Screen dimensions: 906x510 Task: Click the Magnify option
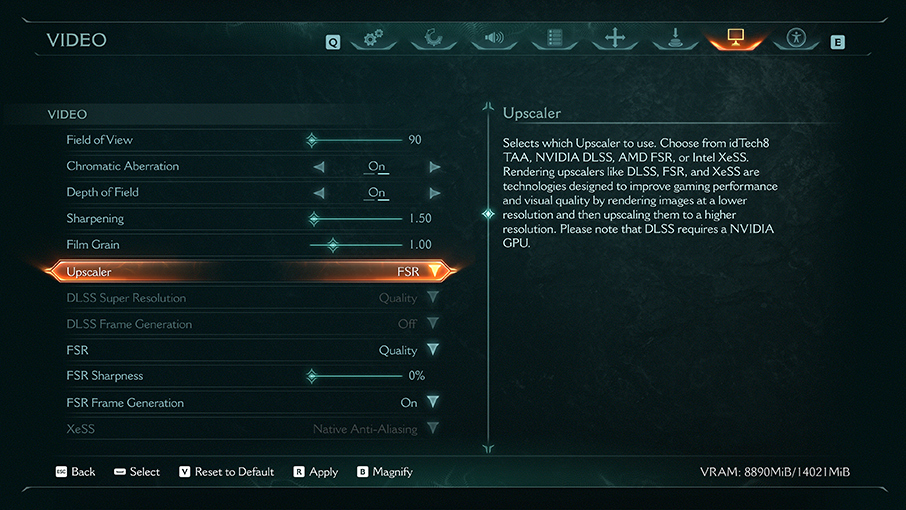tap(385, 472)
